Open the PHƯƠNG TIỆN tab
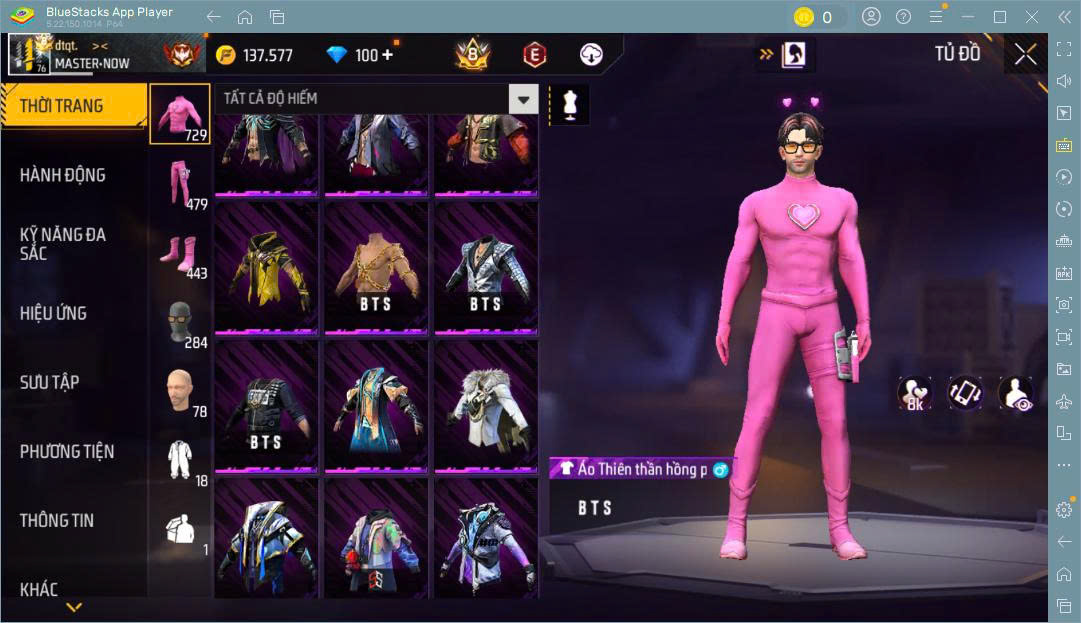 click(x=67, y=451)
